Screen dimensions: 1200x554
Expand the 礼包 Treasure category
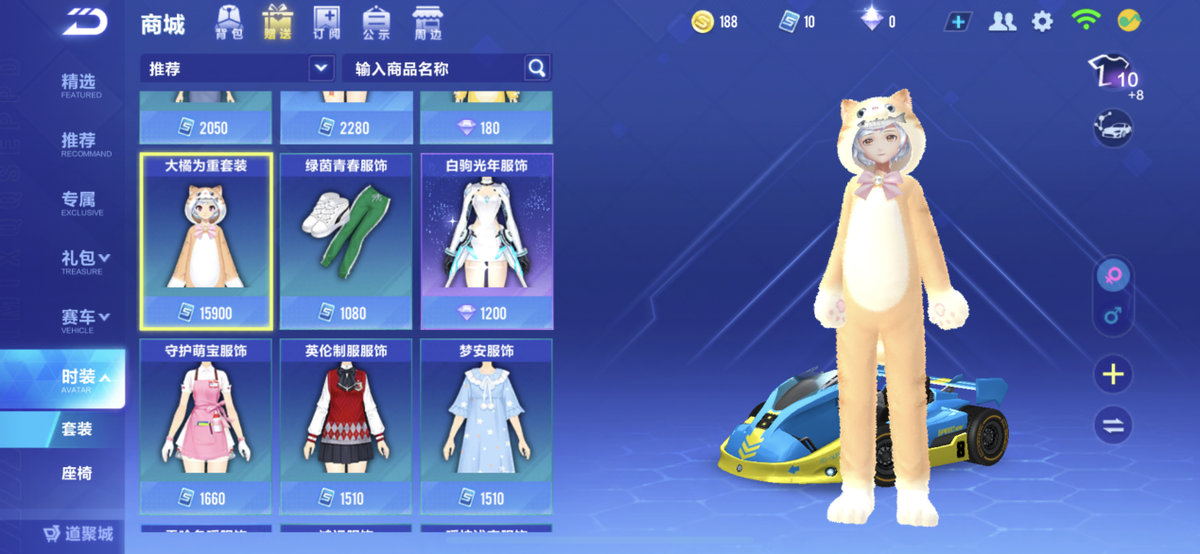(x=84, y=261)
